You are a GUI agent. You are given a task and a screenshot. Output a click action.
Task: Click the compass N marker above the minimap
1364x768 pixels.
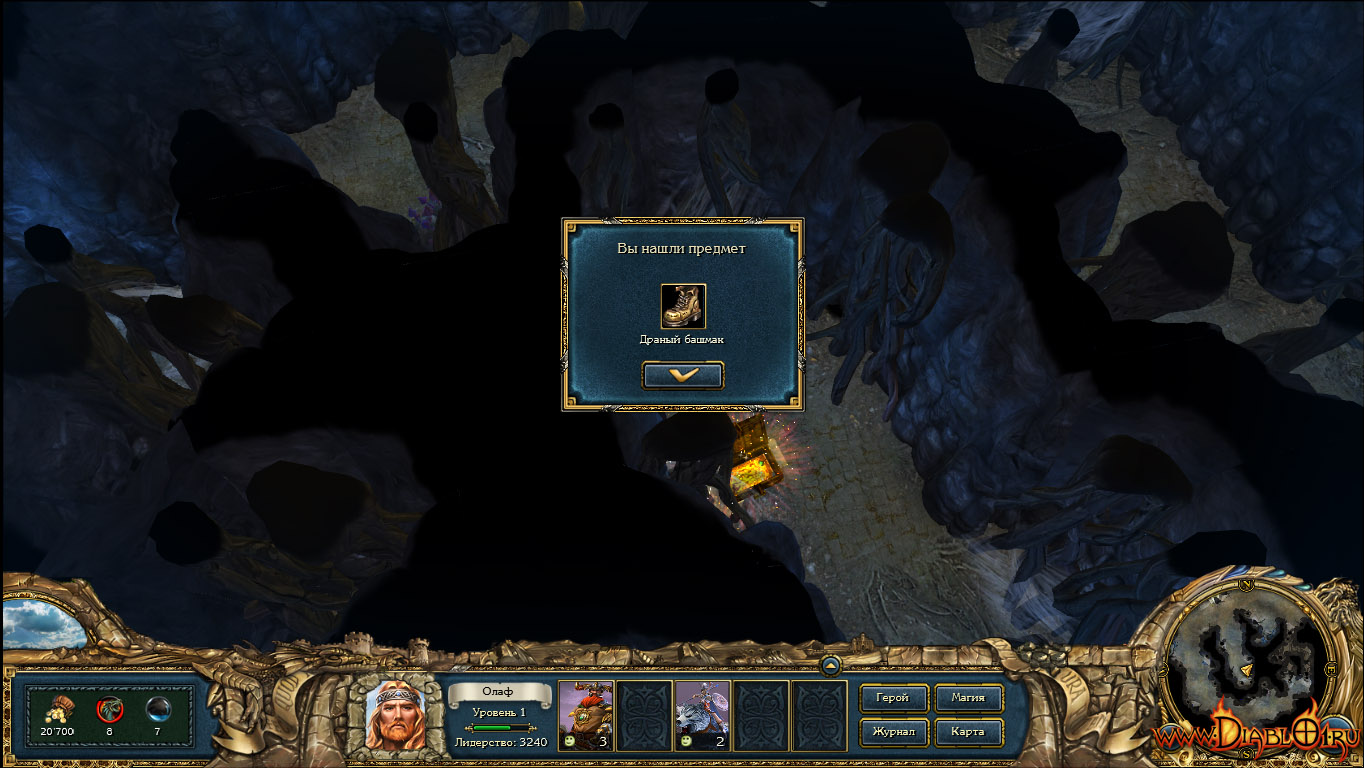[x=1247, y=583]
